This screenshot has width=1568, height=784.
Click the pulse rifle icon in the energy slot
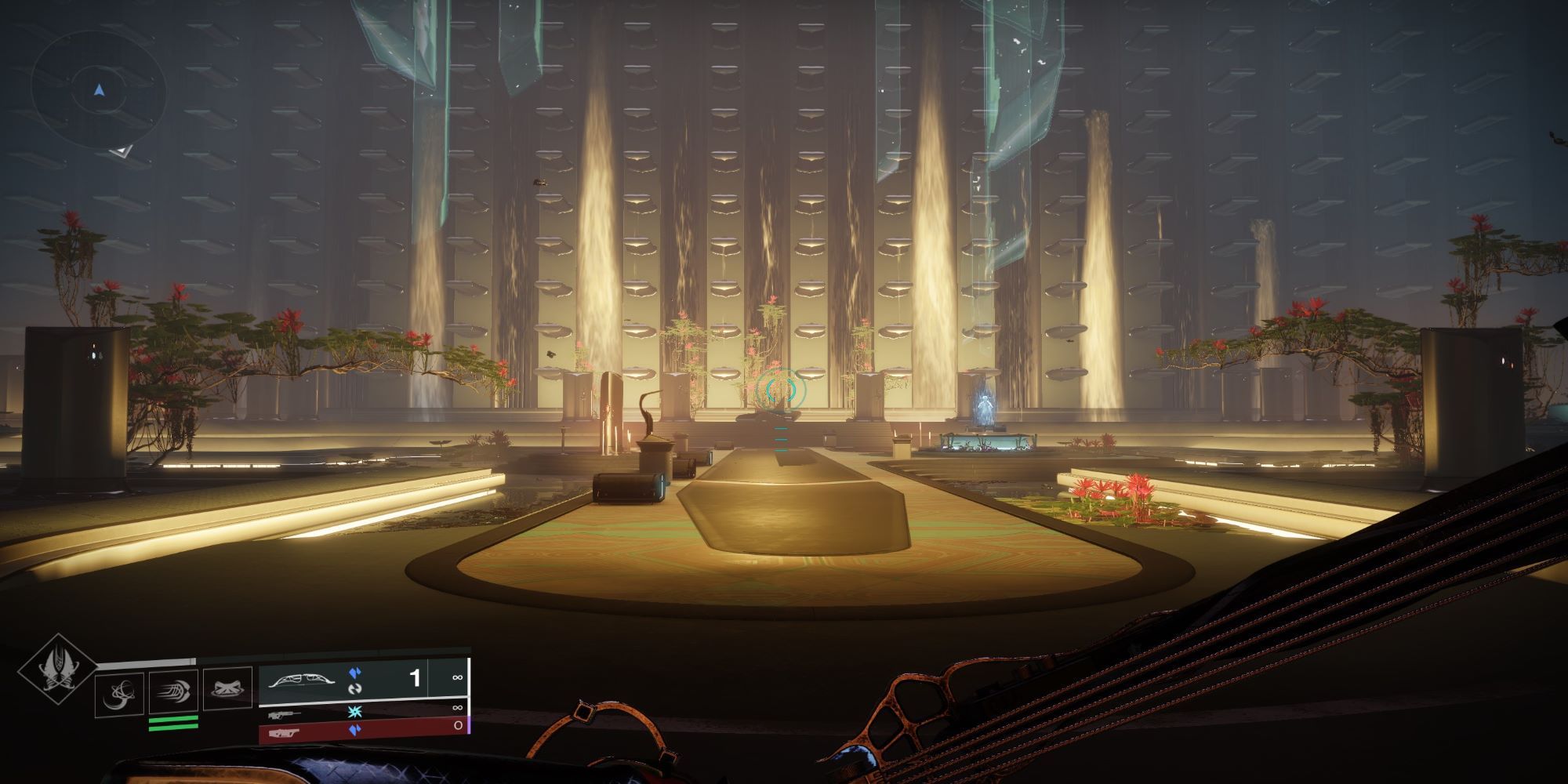[285, 713]
